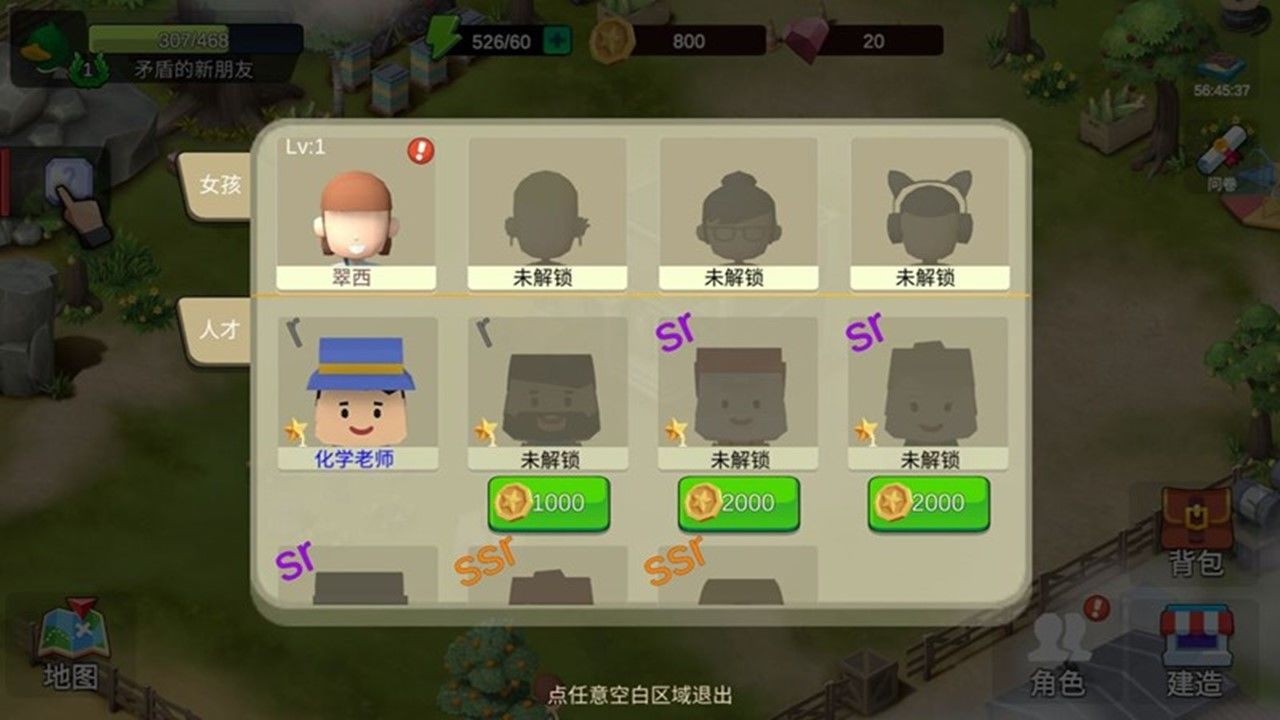Buy the locked SR character for 1000 coins
The width and height of the screenshot is (1280, 720).
coord(549,504)
